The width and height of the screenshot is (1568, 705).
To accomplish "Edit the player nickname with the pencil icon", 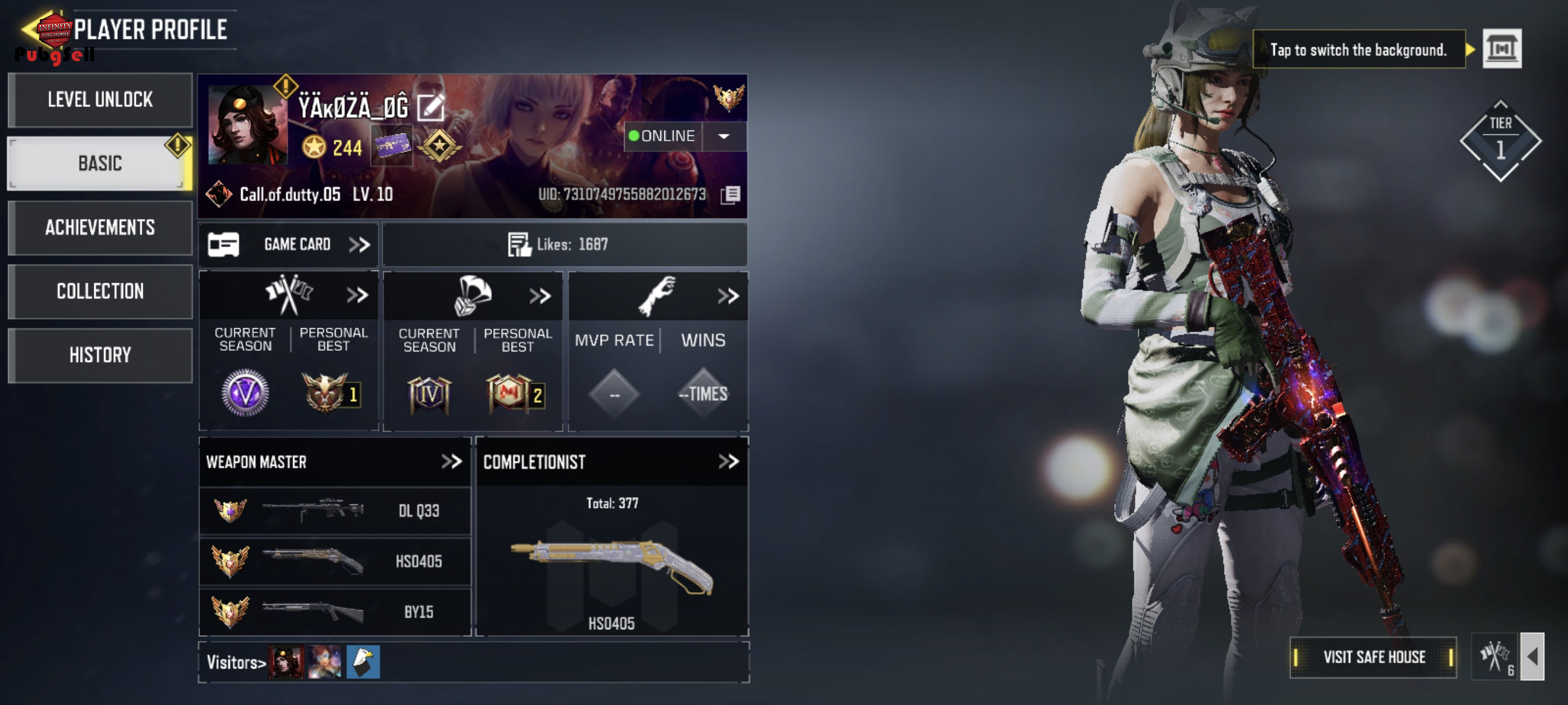I will pos(431,107).
